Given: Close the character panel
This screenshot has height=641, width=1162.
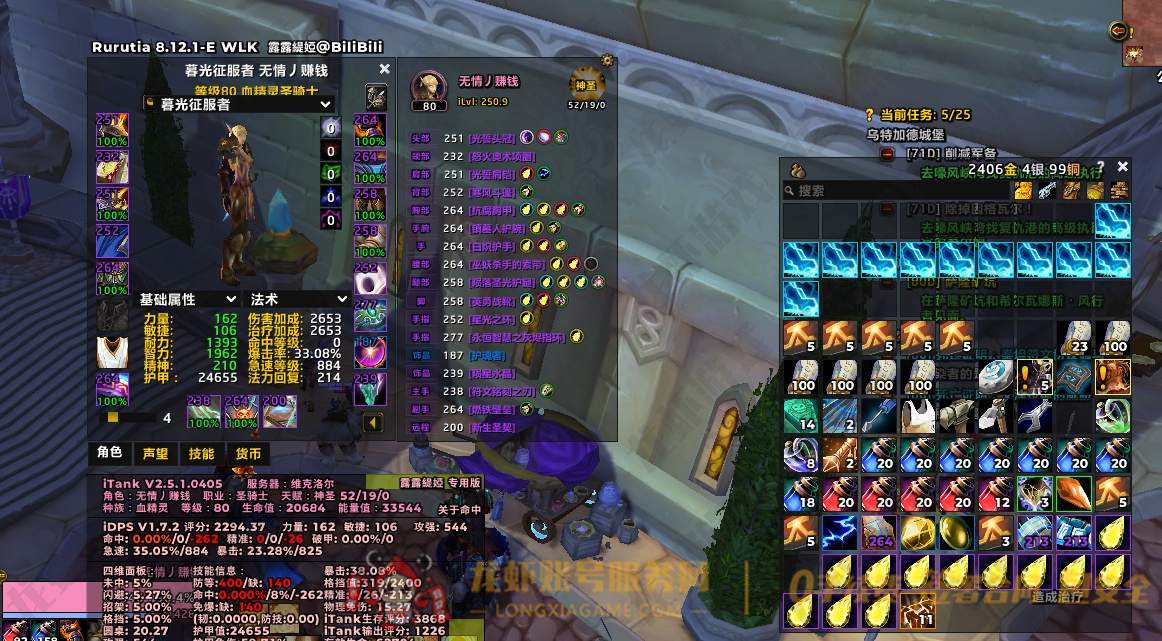Looking at the screenshot, I should tap(384, 70).
